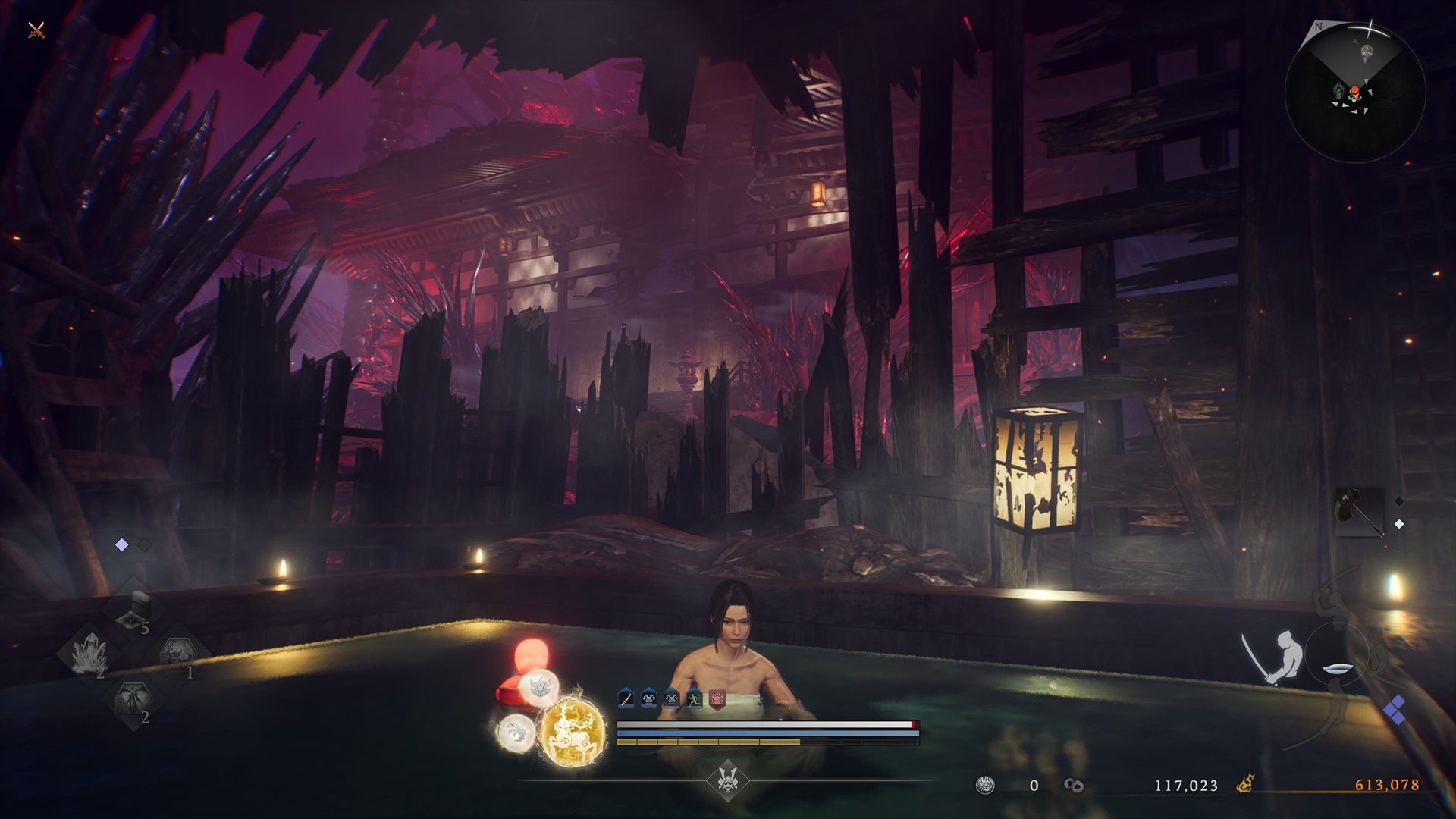Open the circular minimap
The image size is (1456, 819).
pyautogui.click(x=1354, y=93)
